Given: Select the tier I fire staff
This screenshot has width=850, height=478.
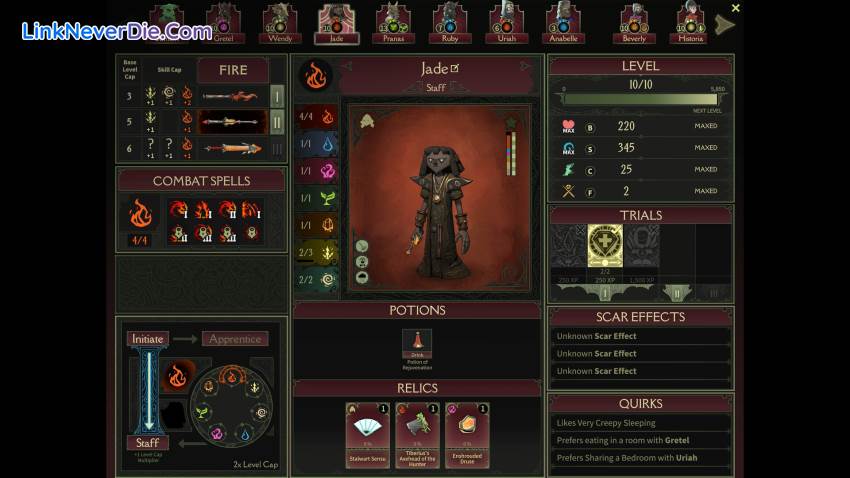Looking at the screenshot, I should pos(232,96).
